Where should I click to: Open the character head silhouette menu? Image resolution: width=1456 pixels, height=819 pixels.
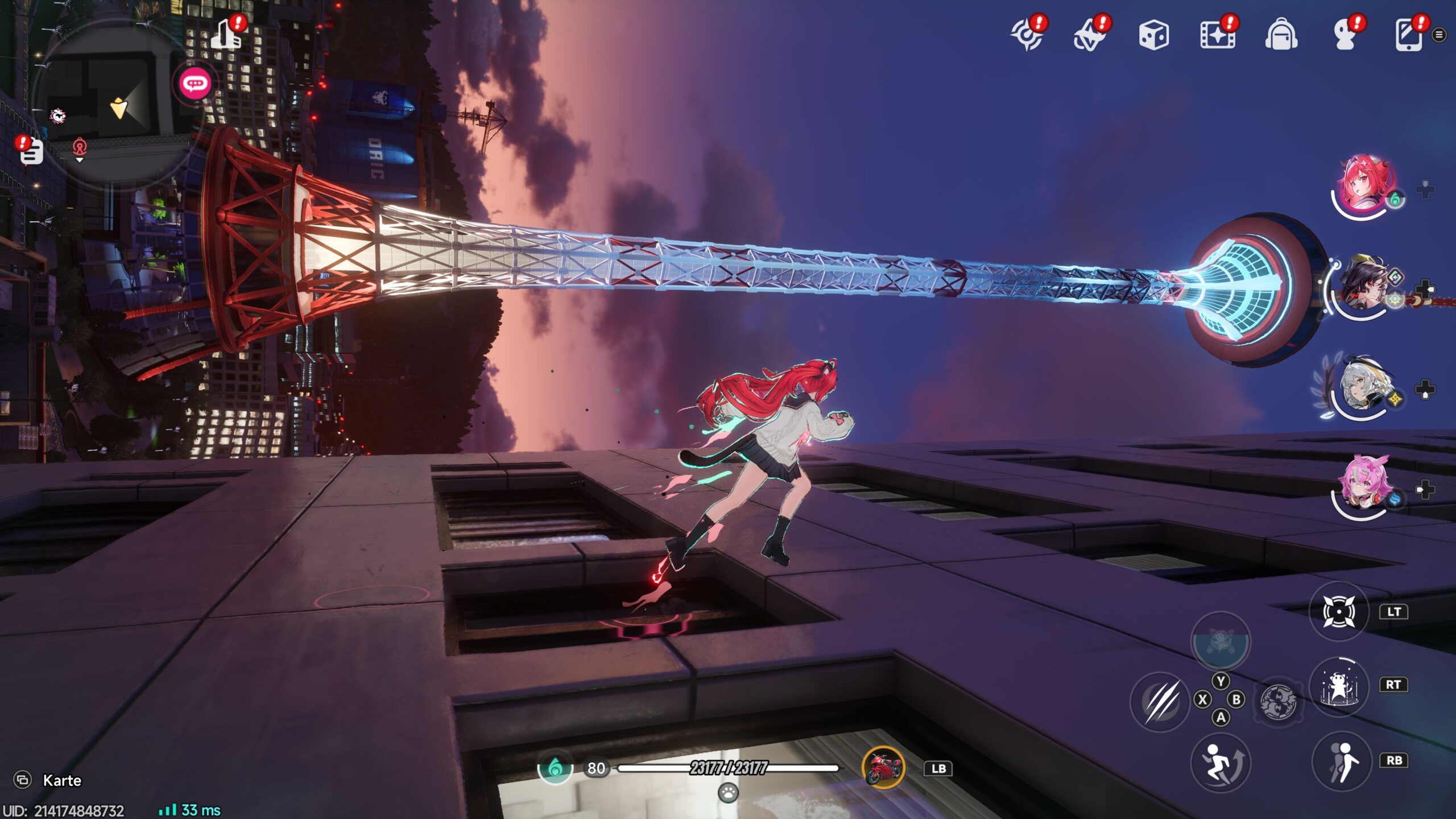[1345, 35]
